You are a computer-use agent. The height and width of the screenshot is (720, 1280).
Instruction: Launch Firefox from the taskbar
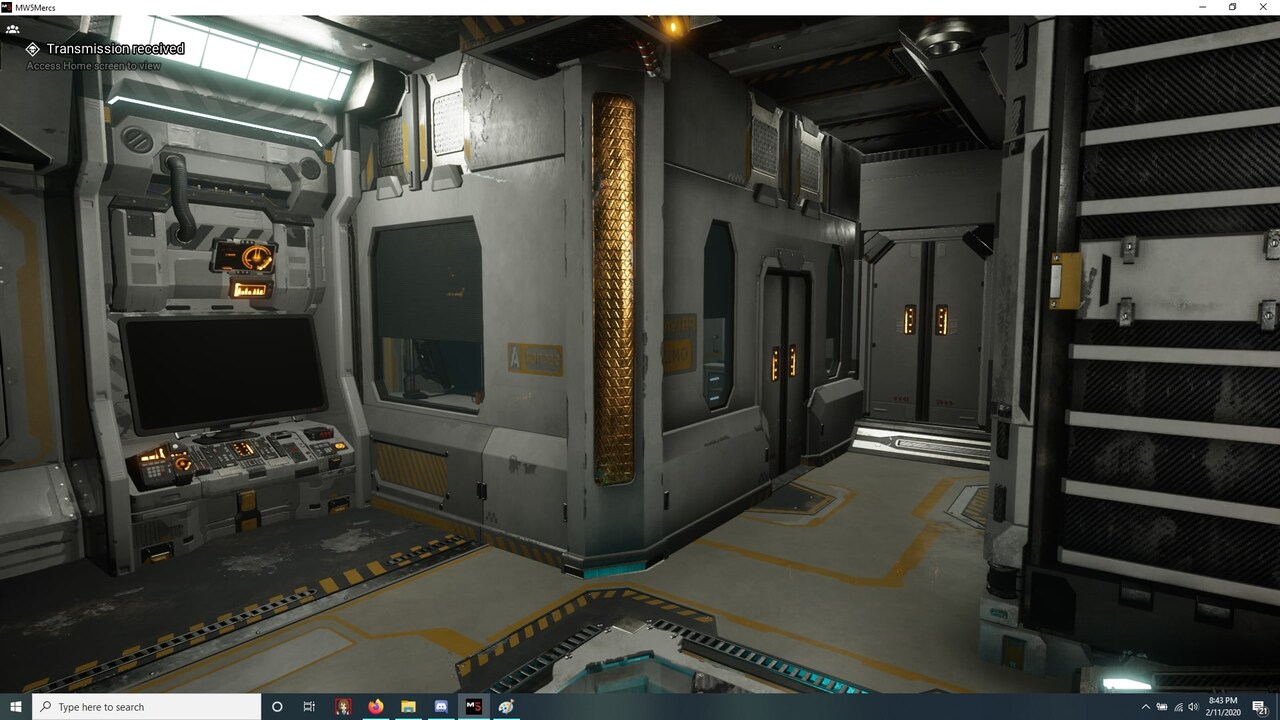375,707
